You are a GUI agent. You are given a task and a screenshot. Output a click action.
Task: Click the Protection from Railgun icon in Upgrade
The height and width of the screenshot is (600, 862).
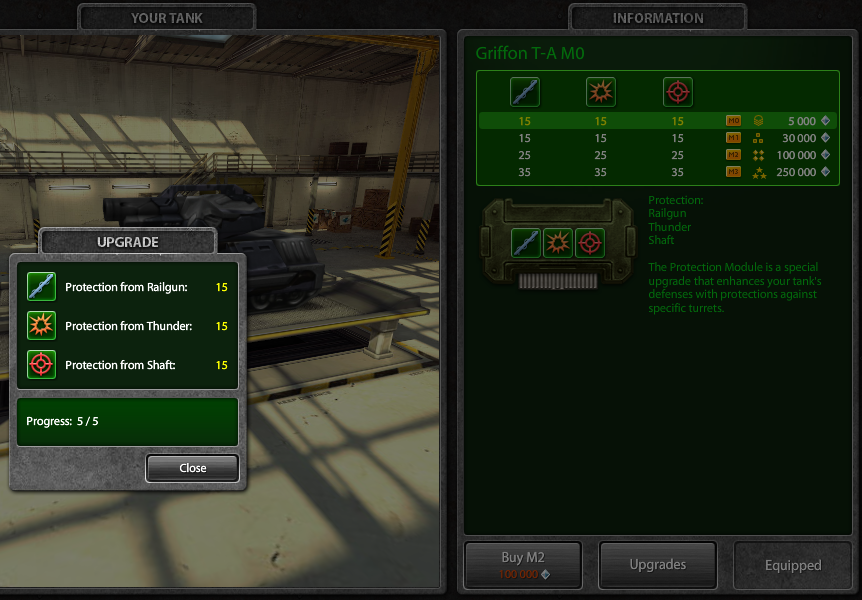(41, 287)
